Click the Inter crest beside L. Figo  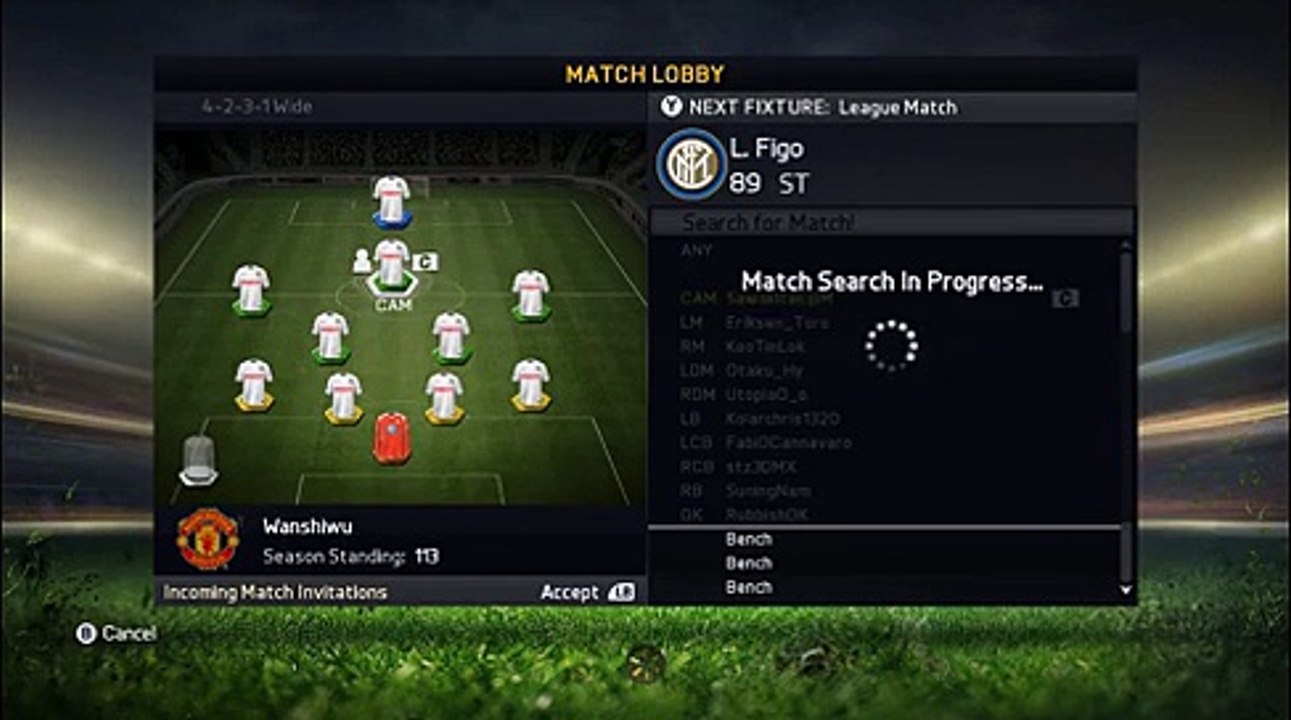(x=691, y=164)
